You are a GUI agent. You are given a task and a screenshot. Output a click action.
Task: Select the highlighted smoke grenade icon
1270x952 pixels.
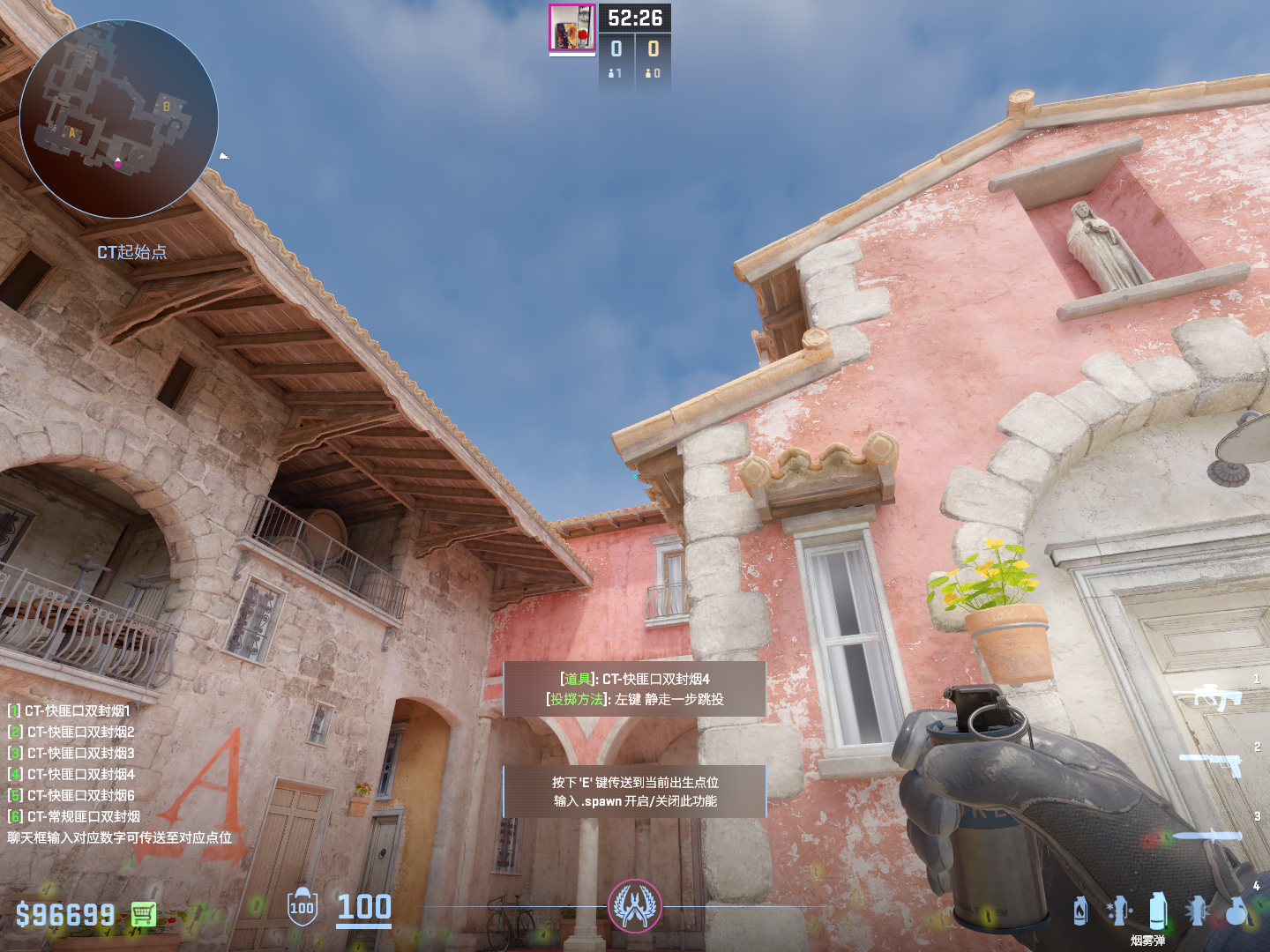[x=1158, y=911]
